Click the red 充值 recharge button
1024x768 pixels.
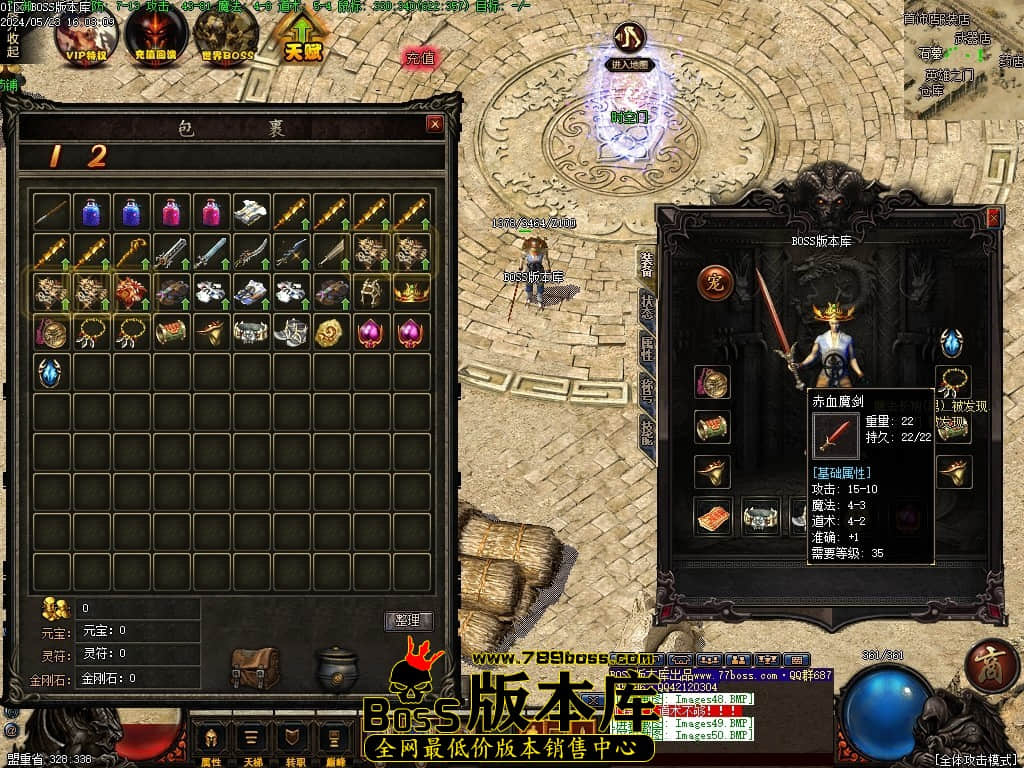click(x=421, y=58)
